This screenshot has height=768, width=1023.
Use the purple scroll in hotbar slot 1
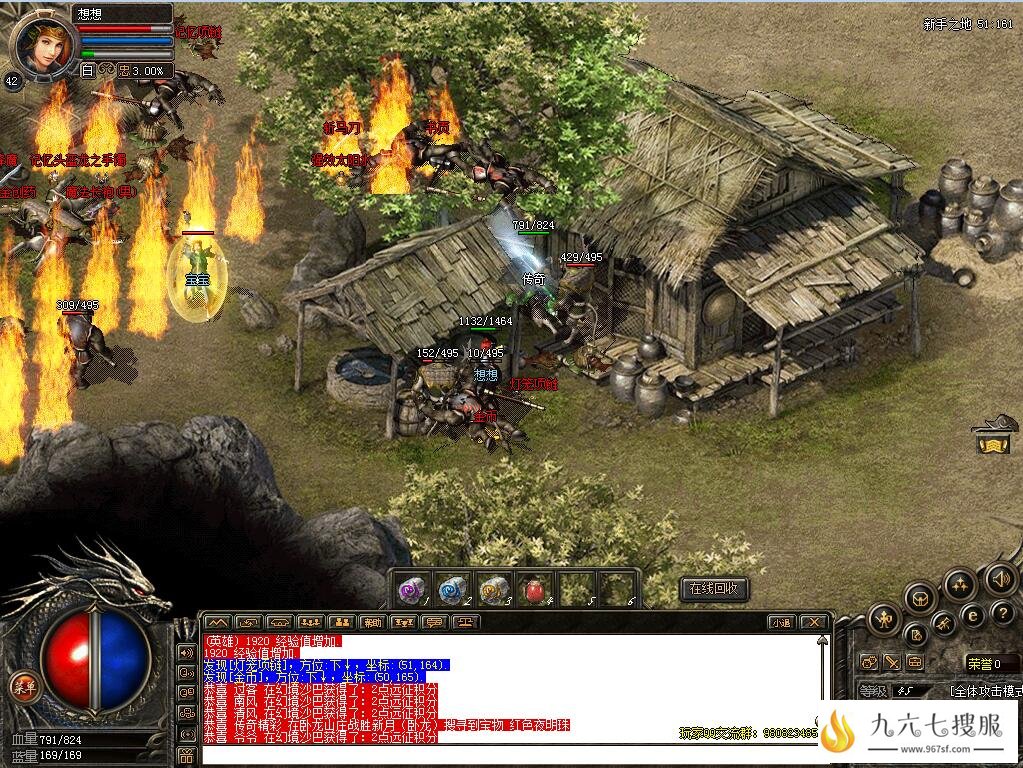tap(412, 589)
